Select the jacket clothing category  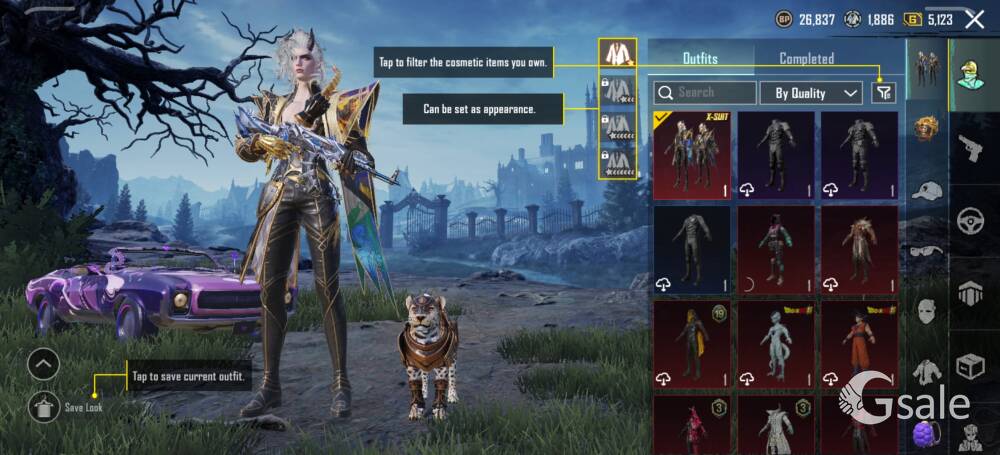(927, 371)
